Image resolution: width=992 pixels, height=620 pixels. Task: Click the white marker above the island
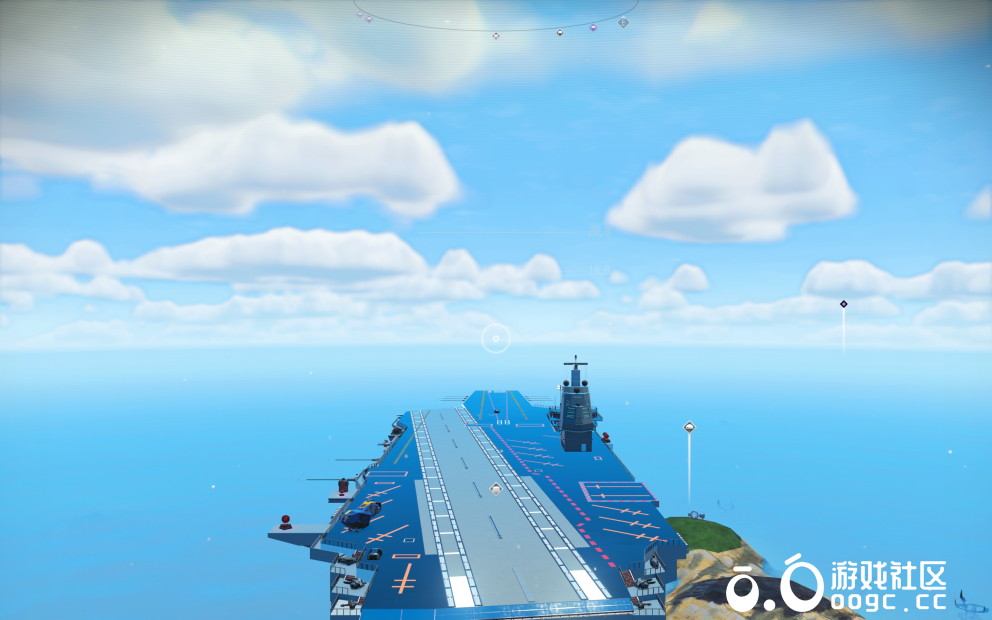point(689,428)
